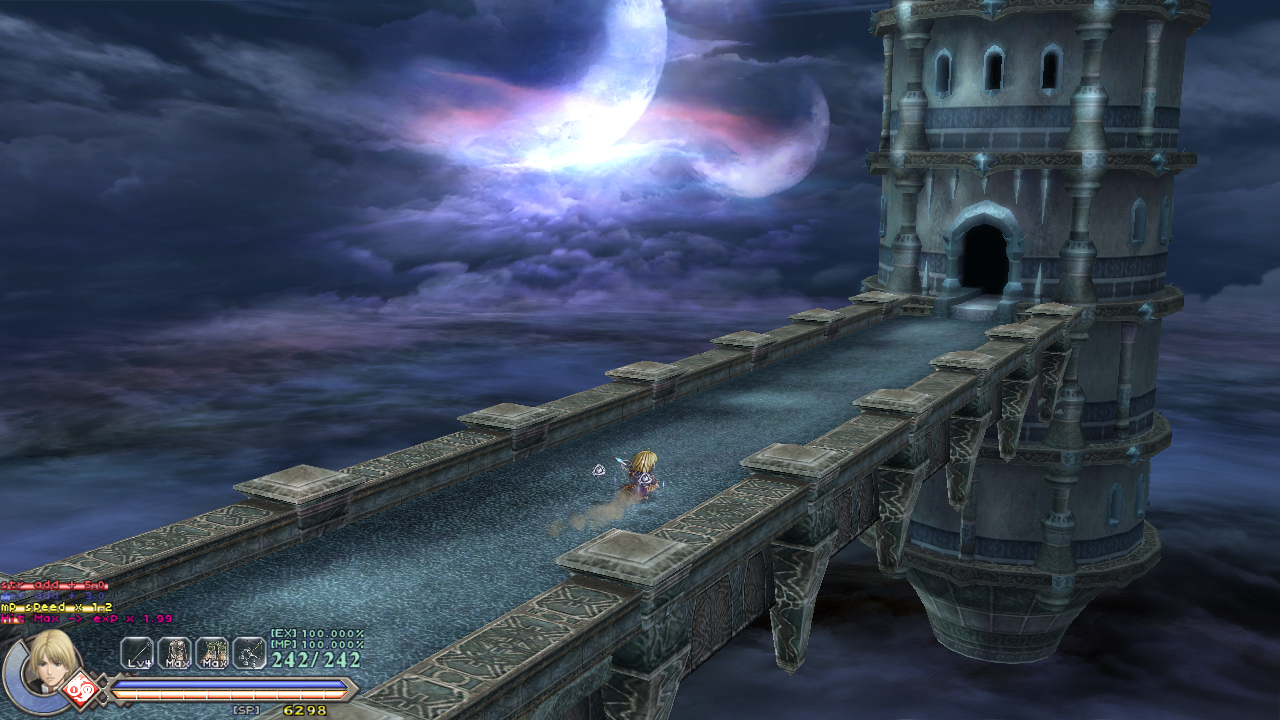Choose the boots equipment slot marked Max
The height and width of the screenshot is (720, 1280).
212,653
